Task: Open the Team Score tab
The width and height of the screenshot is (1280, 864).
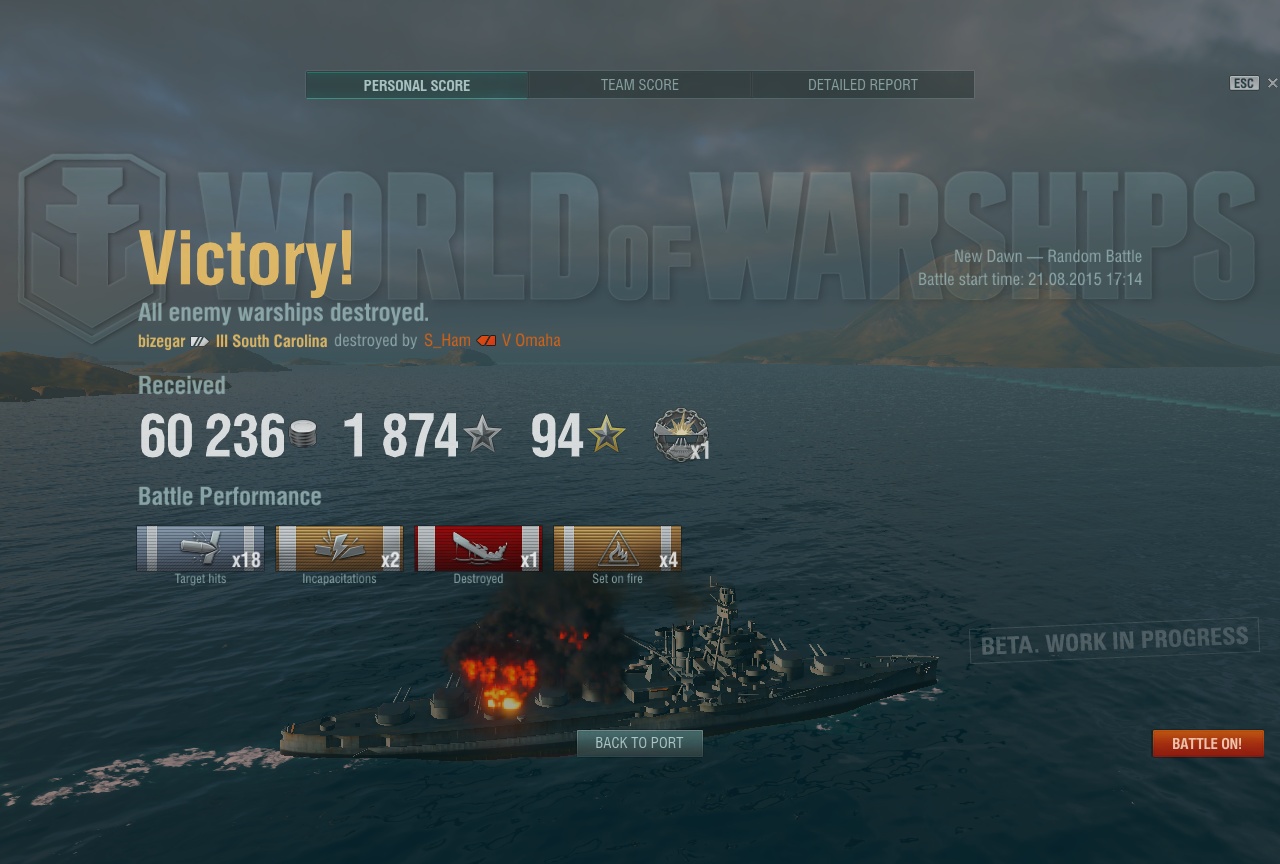Action: (x=639, y=85)
